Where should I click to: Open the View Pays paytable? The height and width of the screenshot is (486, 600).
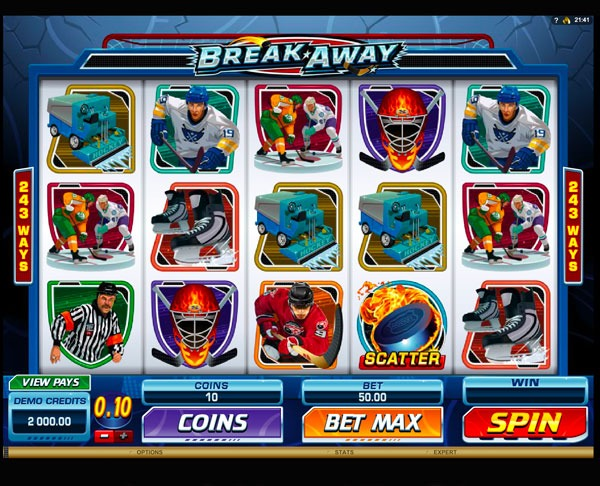click(49, 382)
